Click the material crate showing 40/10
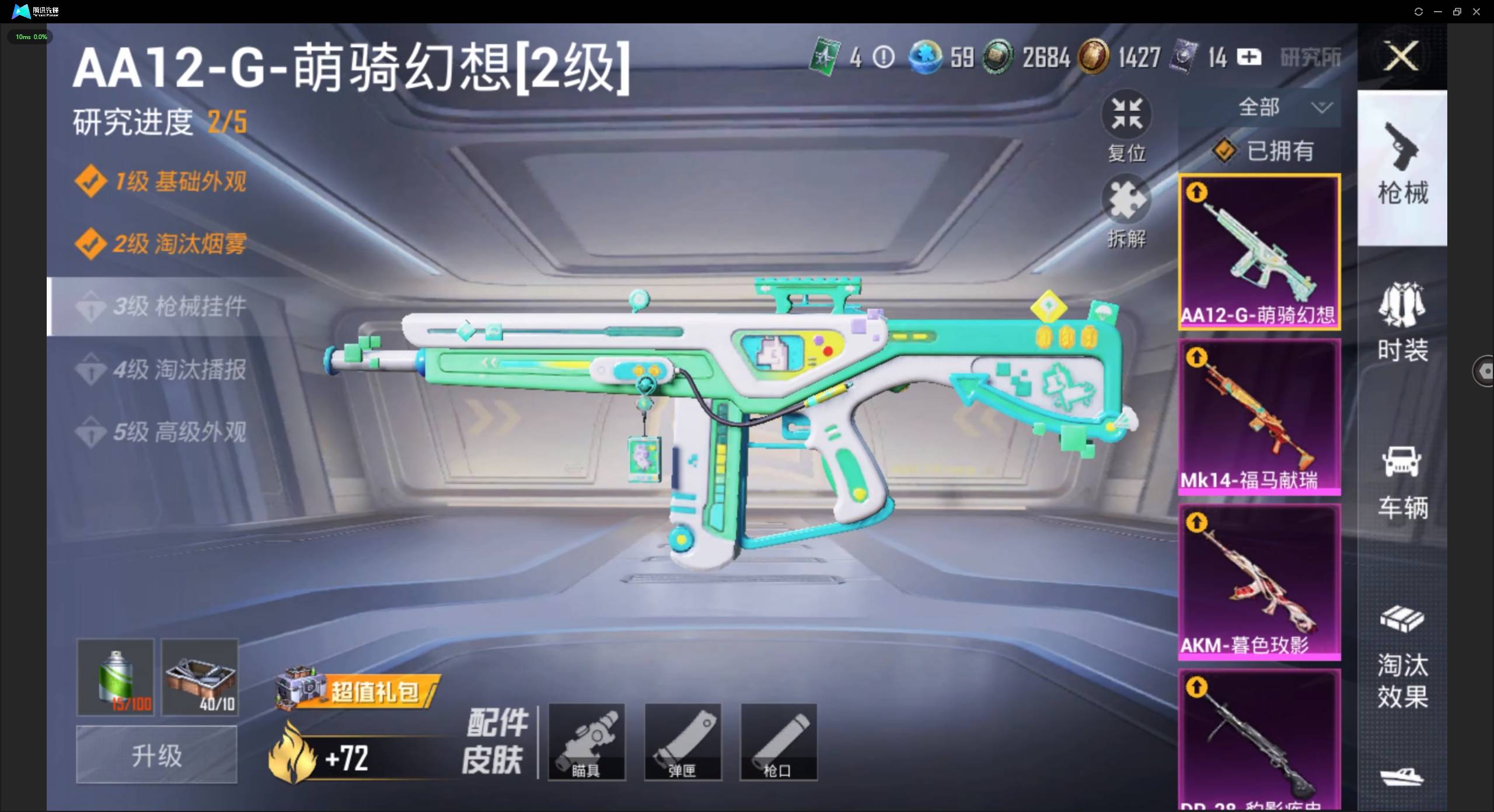The width and height of the screenshot is (1494, 812). [199, 677]
